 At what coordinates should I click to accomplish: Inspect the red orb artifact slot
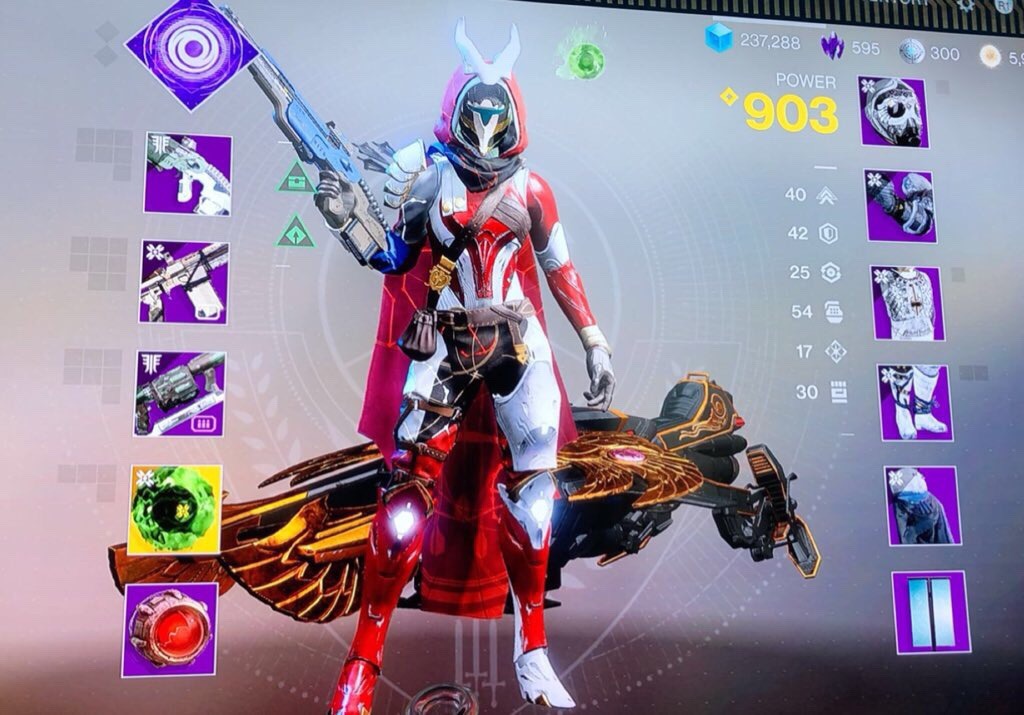[170, 630]
